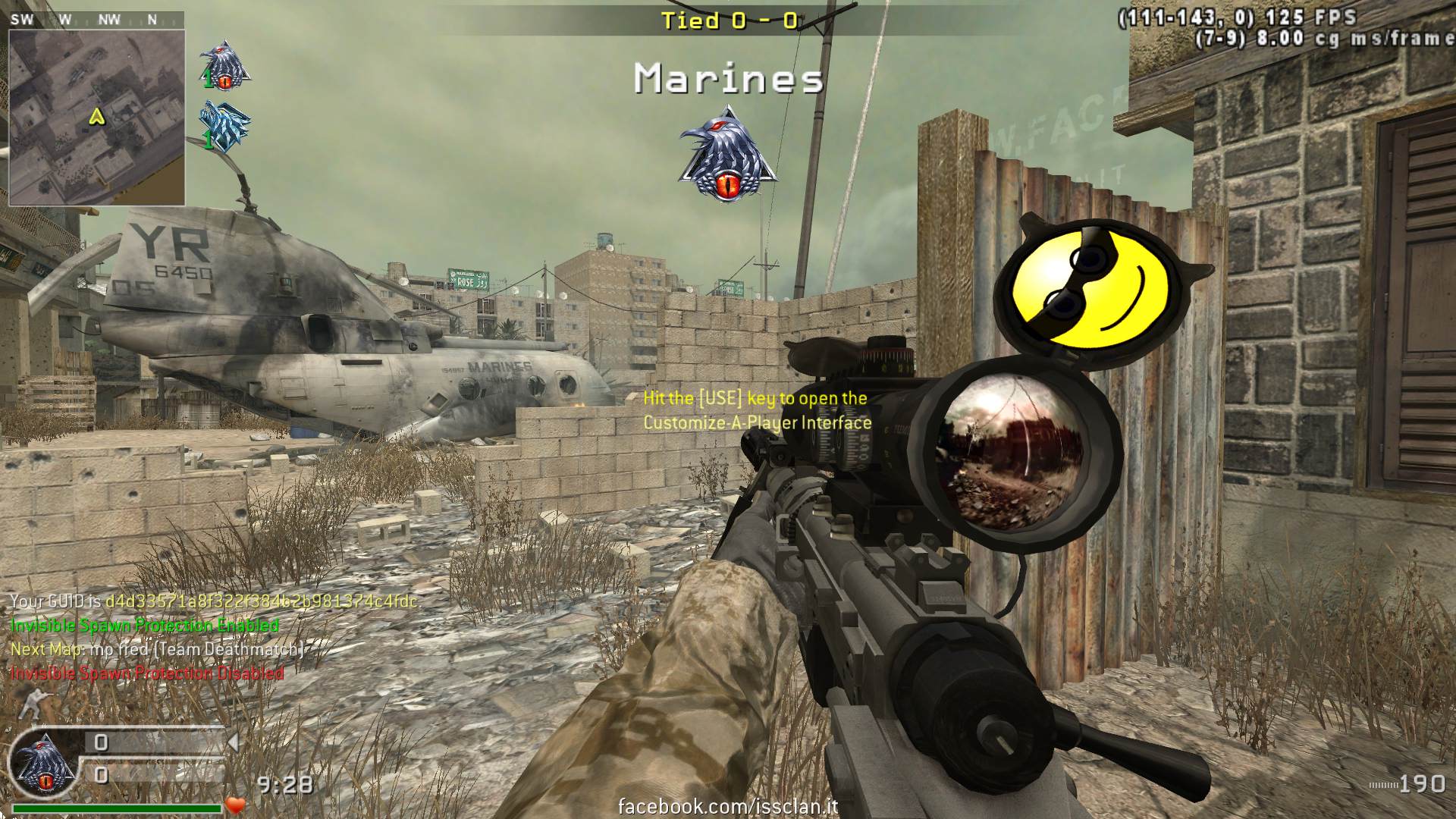This screenshot has width=1456, height=819.
Task: Click the red heart icon by the health bar
Action: pyautogui.click(x=236, y=805)
